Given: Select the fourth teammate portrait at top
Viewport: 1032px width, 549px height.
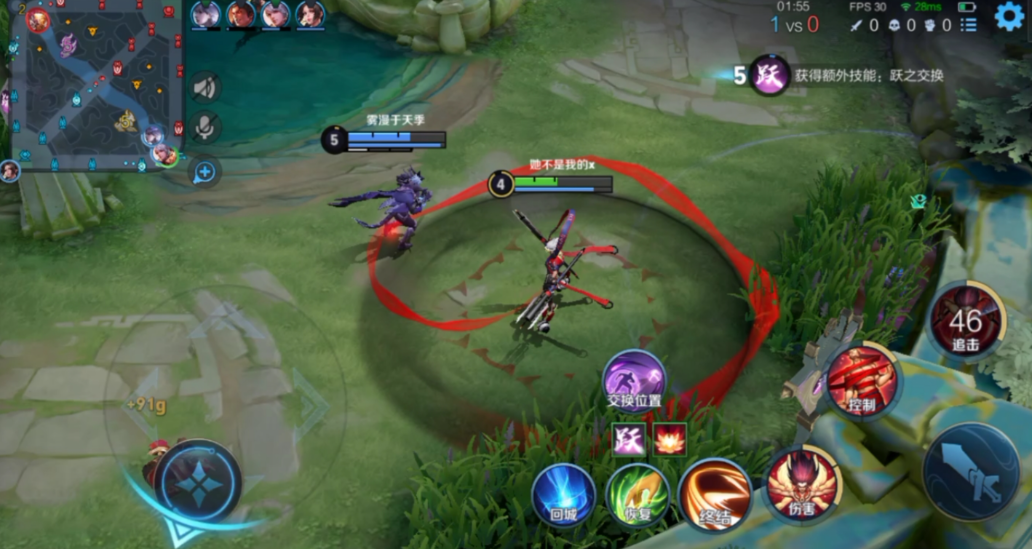Looking at the screenshot, I should click(x=310, y=14).
